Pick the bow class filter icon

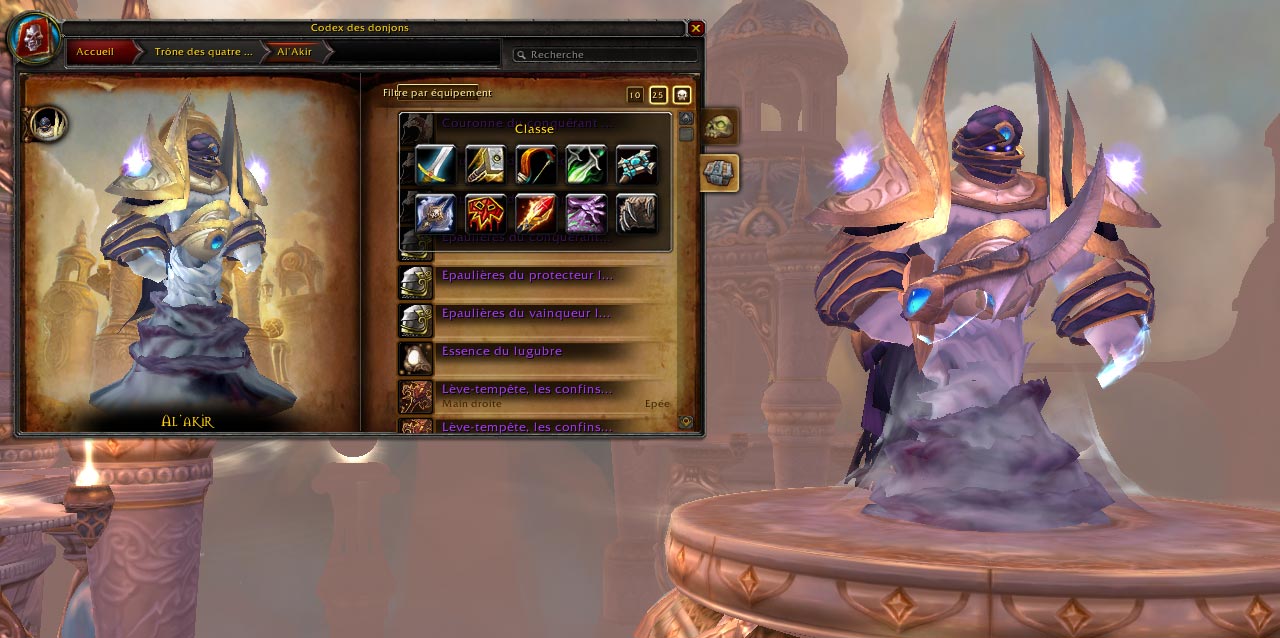pyautogui.click(x=536, y=165)
